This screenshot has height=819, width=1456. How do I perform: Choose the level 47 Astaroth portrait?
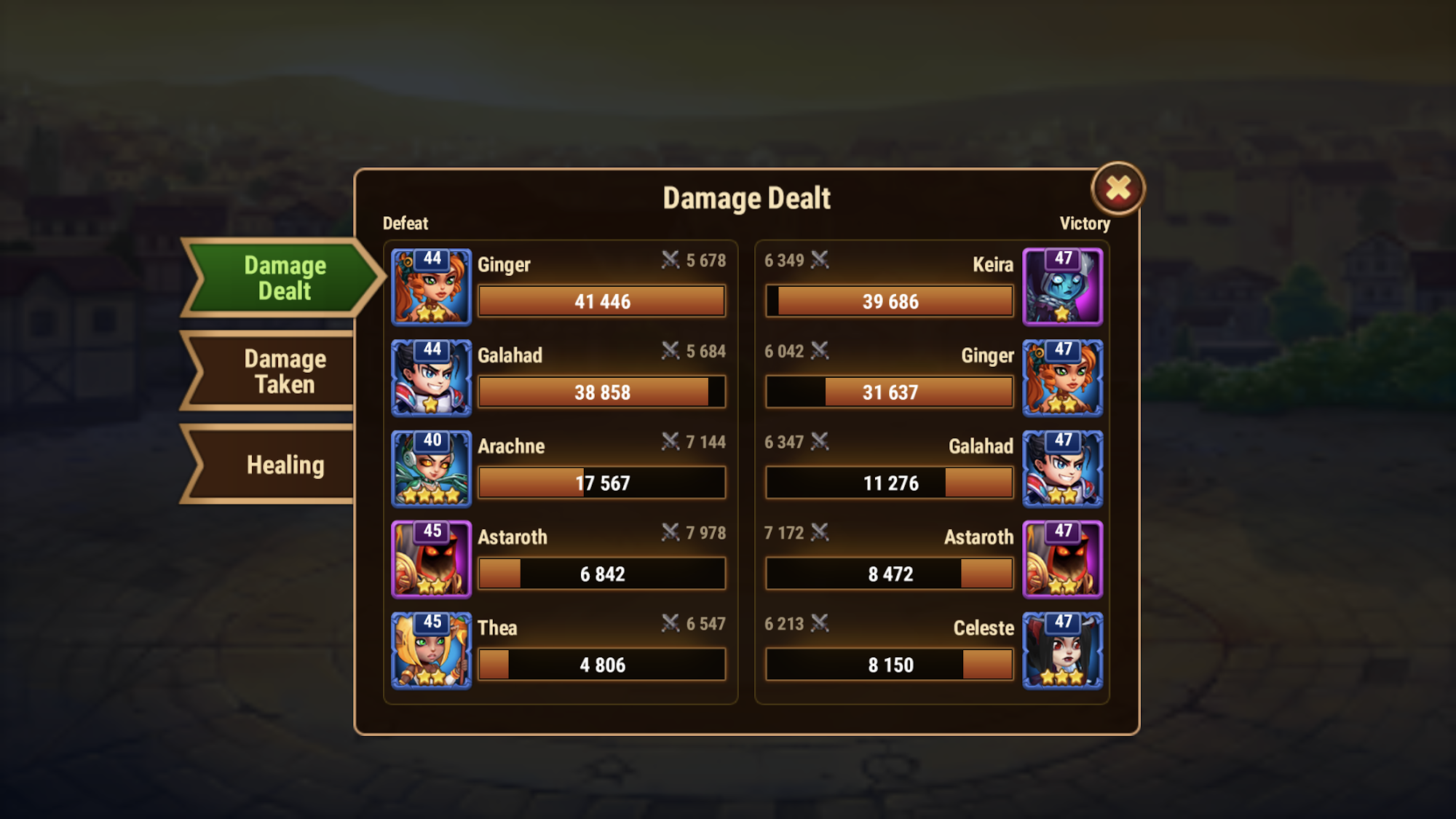(x=1062, y=559)
